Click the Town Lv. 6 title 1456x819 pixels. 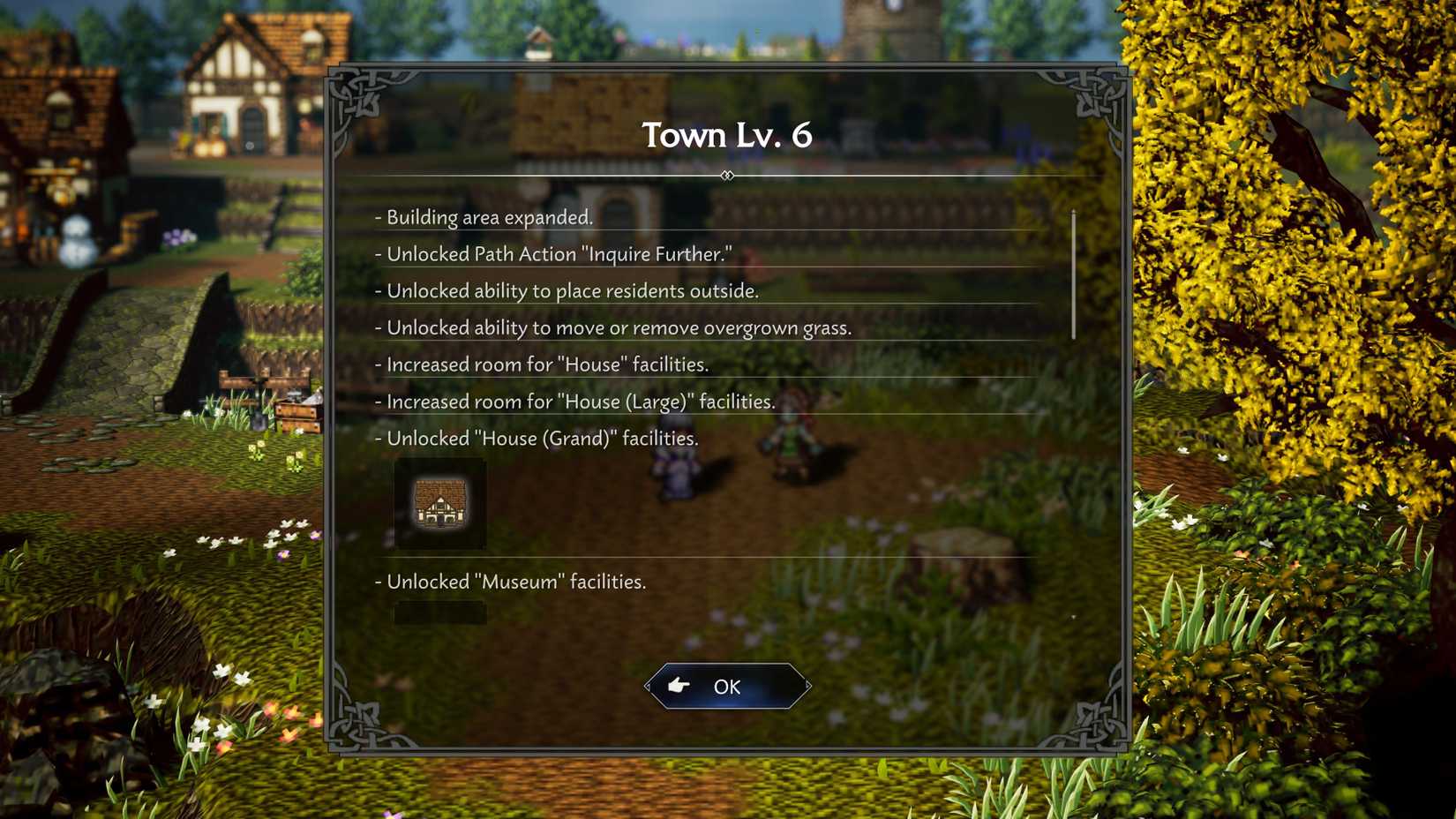726,135
